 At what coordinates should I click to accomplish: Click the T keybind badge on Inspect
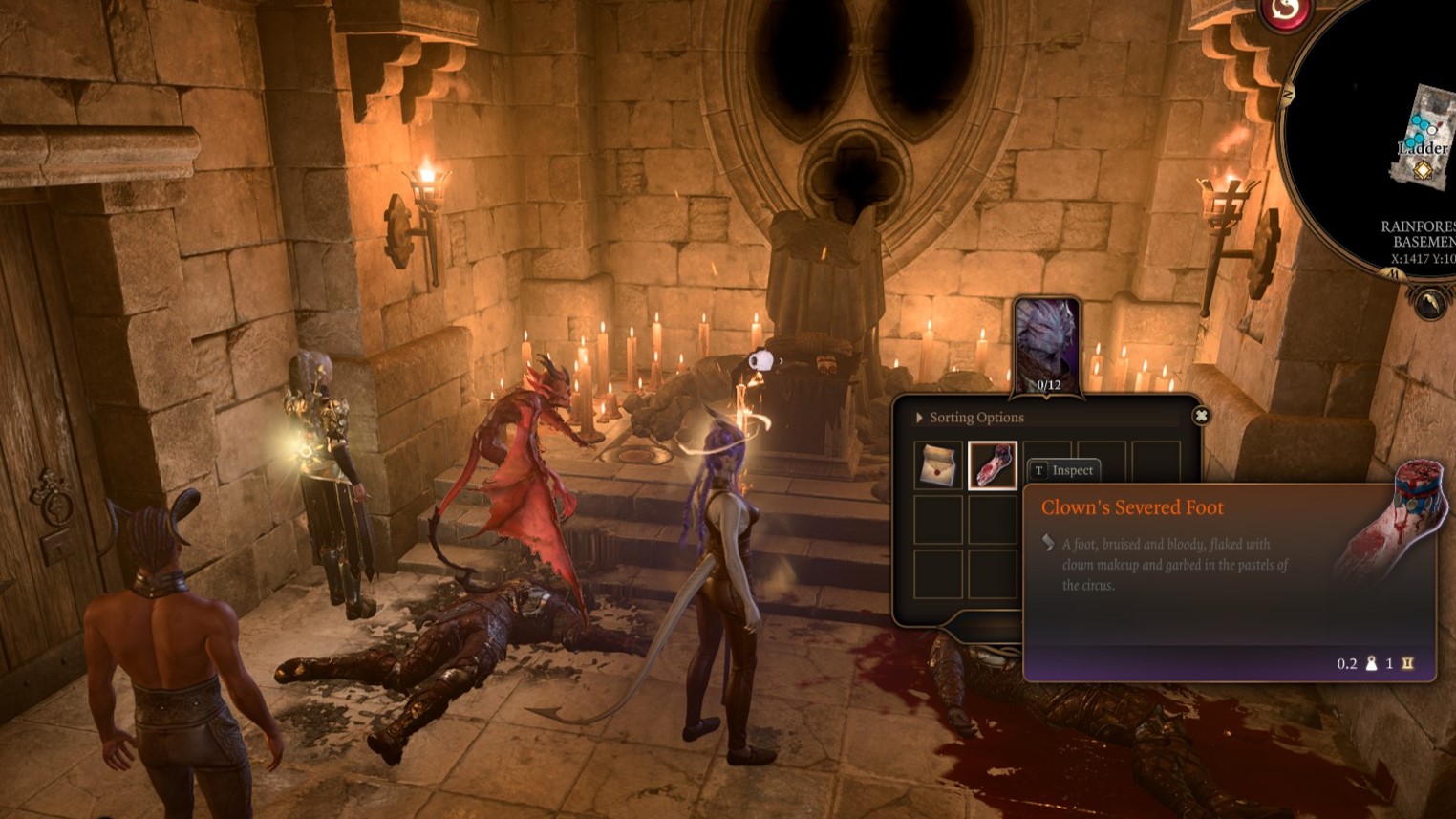(x=1038, y=470)
